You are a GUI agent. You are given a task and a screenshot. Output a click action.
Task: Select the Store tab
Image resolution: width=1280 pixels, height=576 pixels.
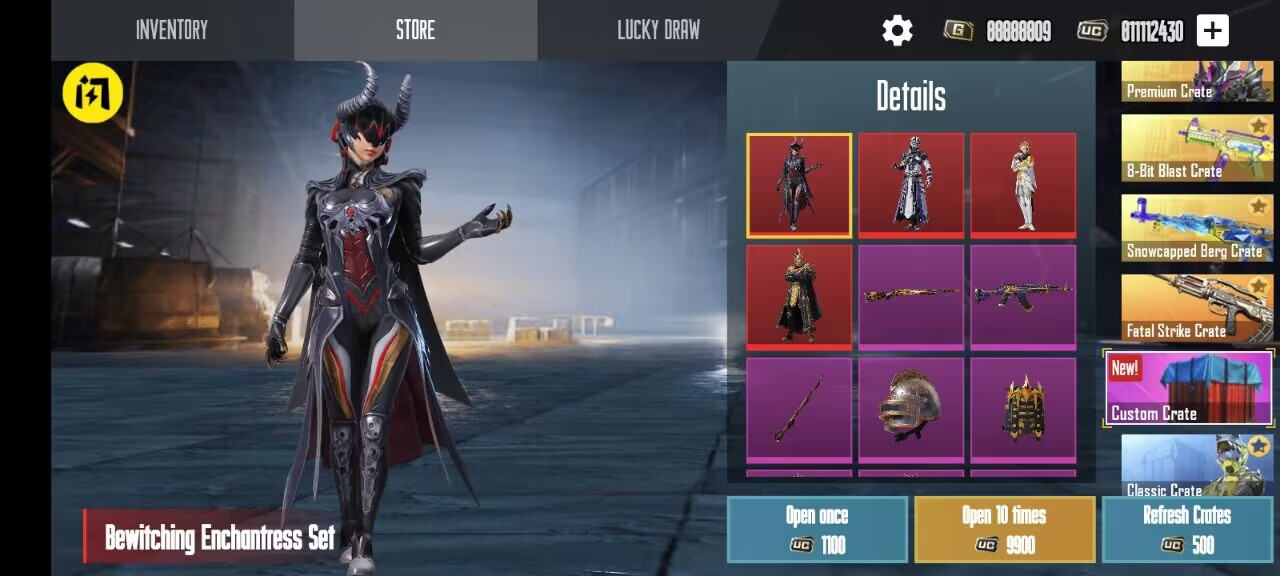(x=415, y=30)
